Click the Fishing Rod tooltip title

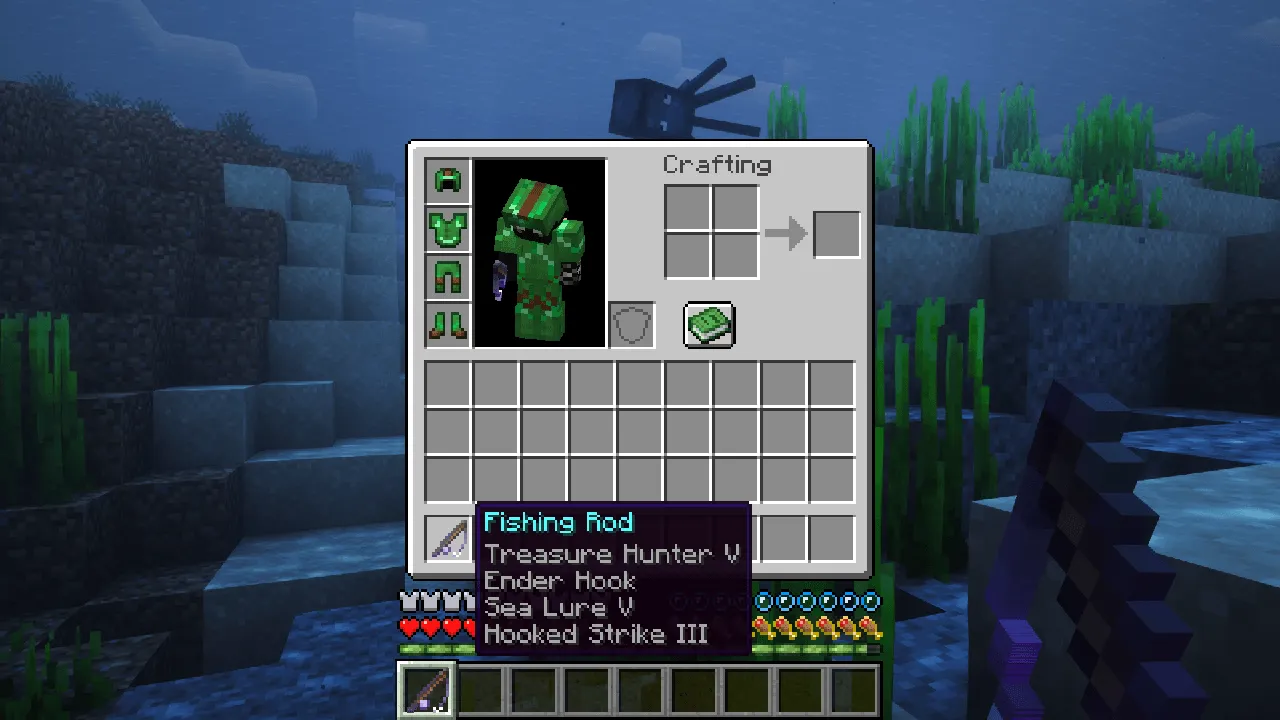pos(558,521)
